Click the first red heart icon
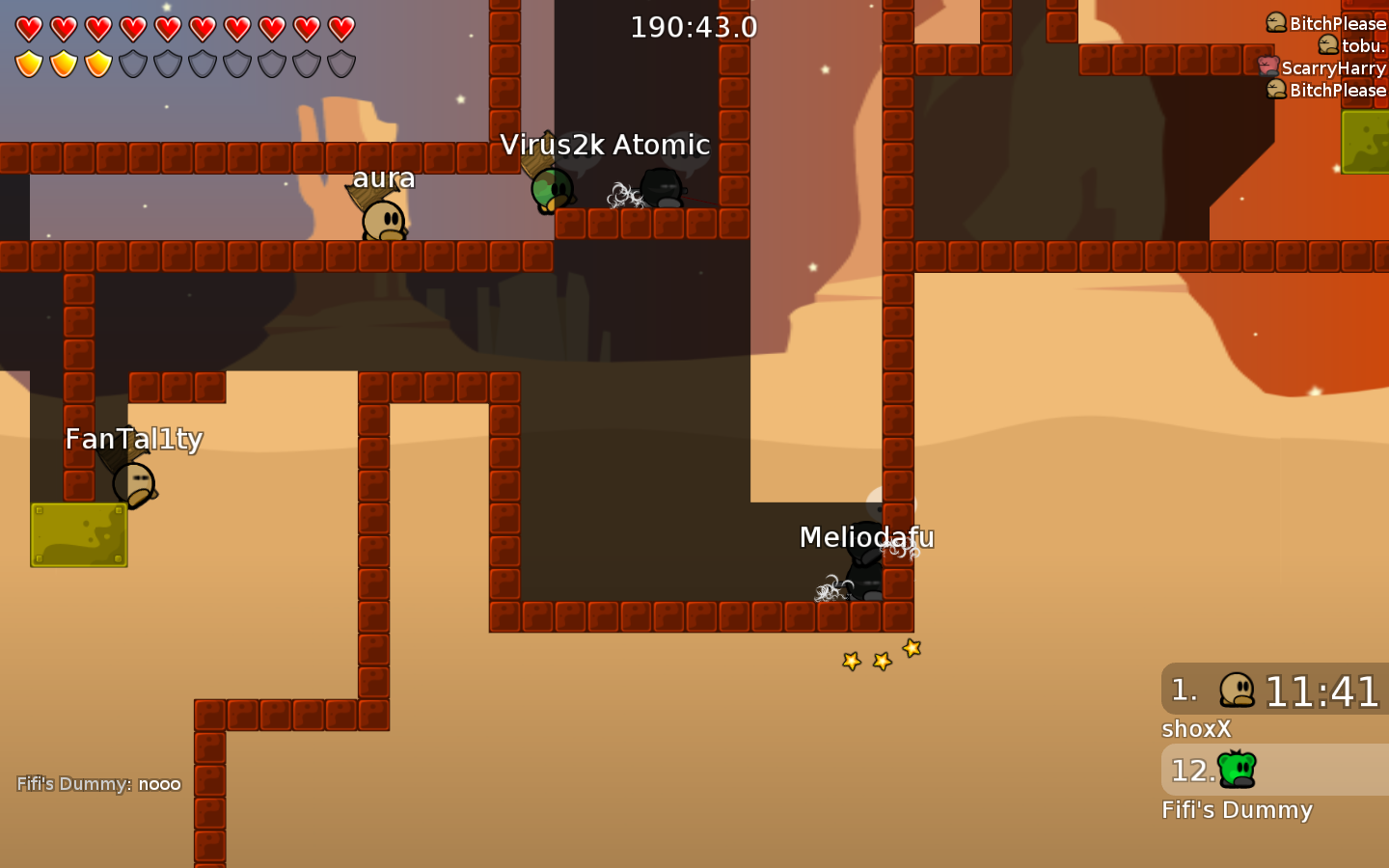Image resolution: width=1389 pixels, height=868 pixels. point(29,28)
